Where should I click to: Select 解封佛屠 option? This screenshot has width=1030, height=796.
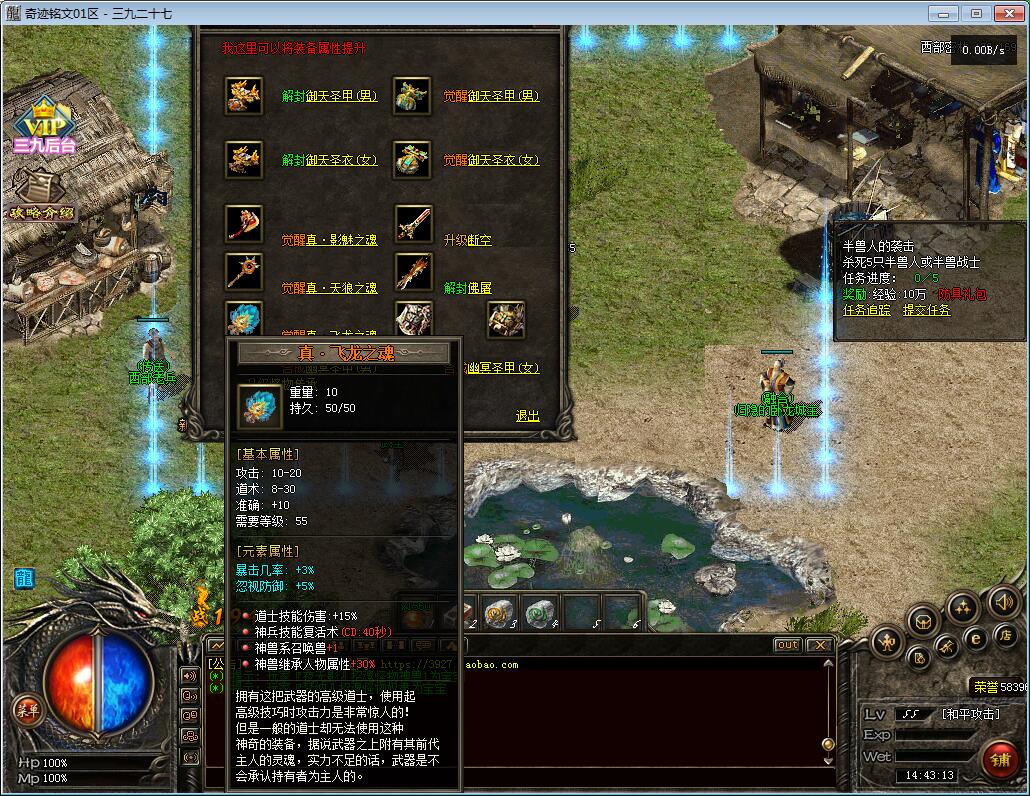467,288
